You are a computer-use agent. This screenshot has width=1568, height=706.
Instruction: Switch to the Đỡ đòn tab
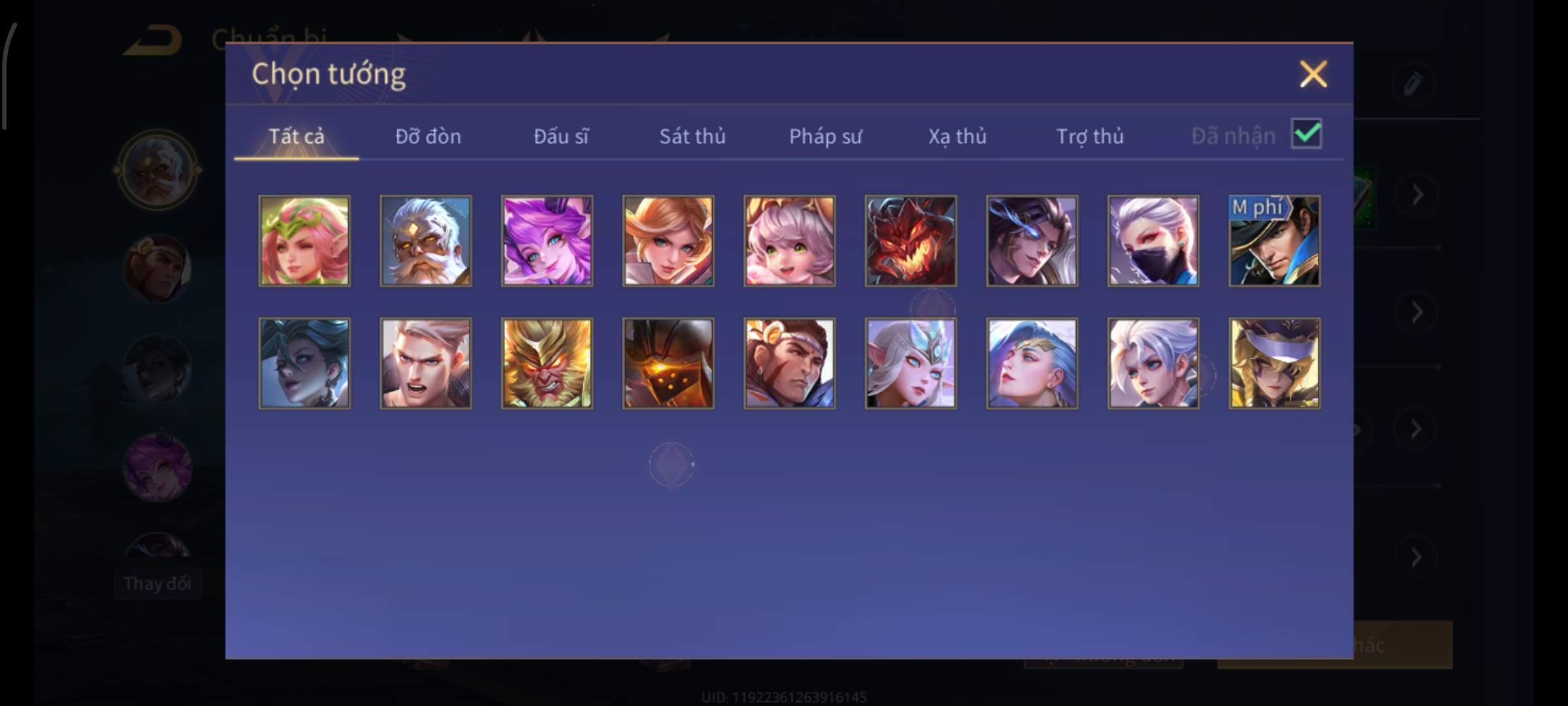[x=428, y=136]
